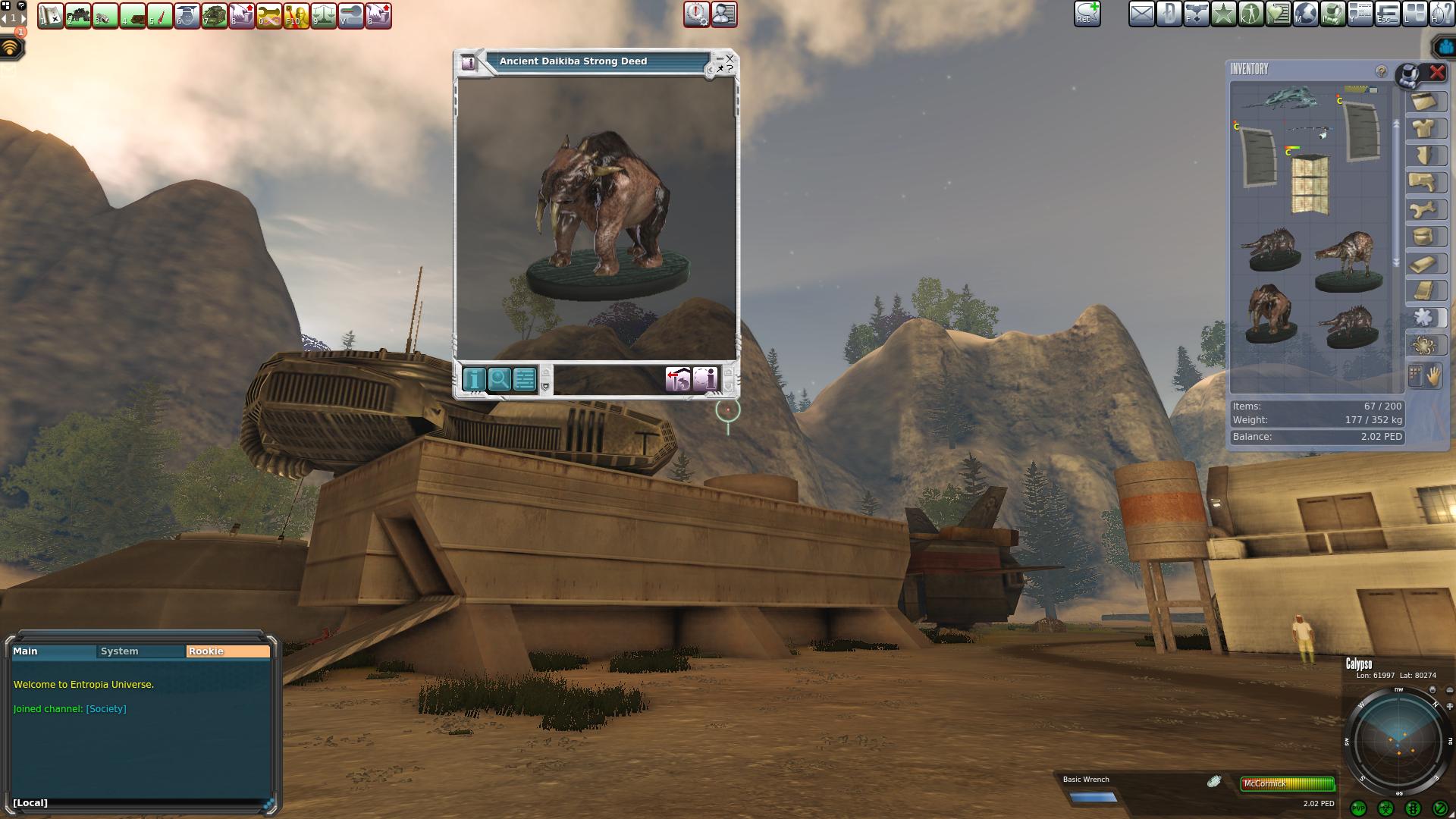Switch to the pistol weapons inventory tab

click(x=1425, y=182)
